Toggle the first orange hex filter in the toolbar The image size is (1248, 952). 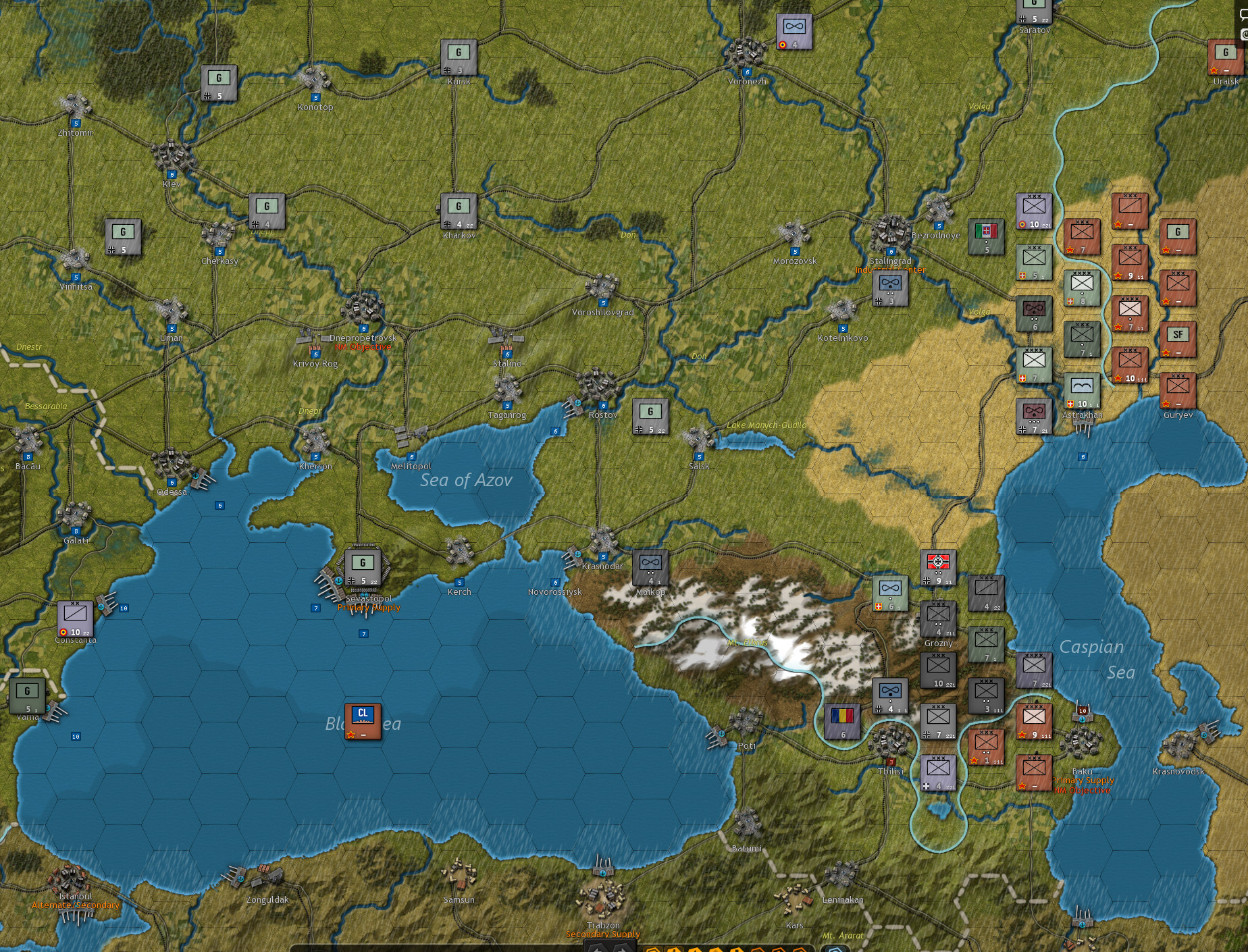coord(652,949)
